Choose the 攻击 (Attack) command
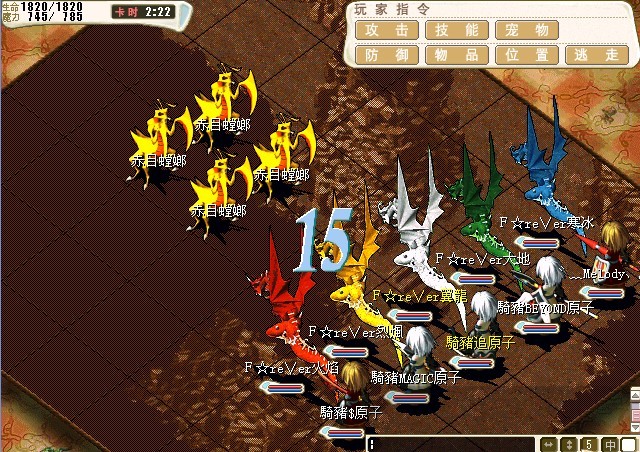Viewport: 640px width, 452px height. pos(387,30)
